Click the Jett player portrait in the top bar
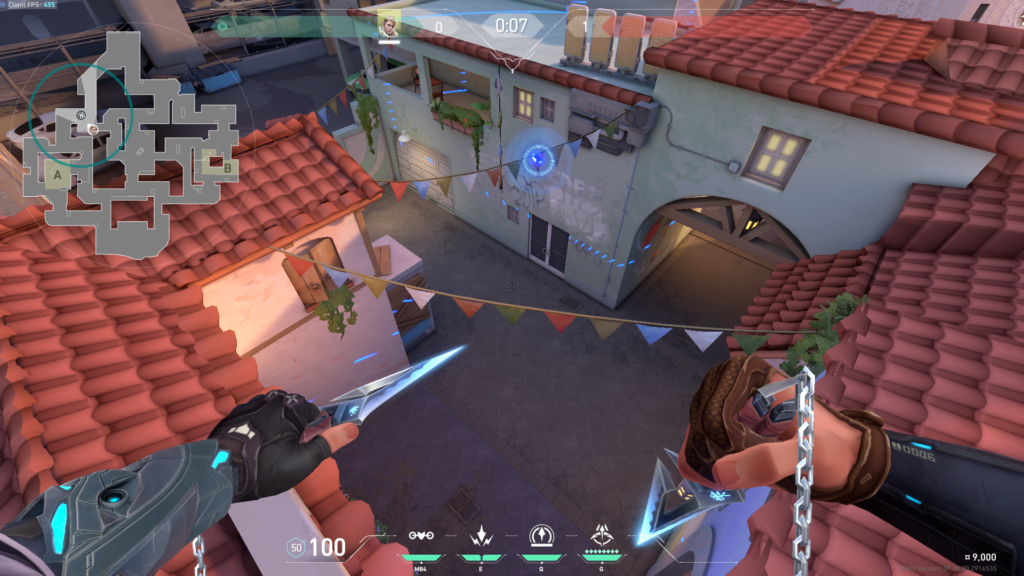This screenshot has width=1024, height=576. click(388, 25)
